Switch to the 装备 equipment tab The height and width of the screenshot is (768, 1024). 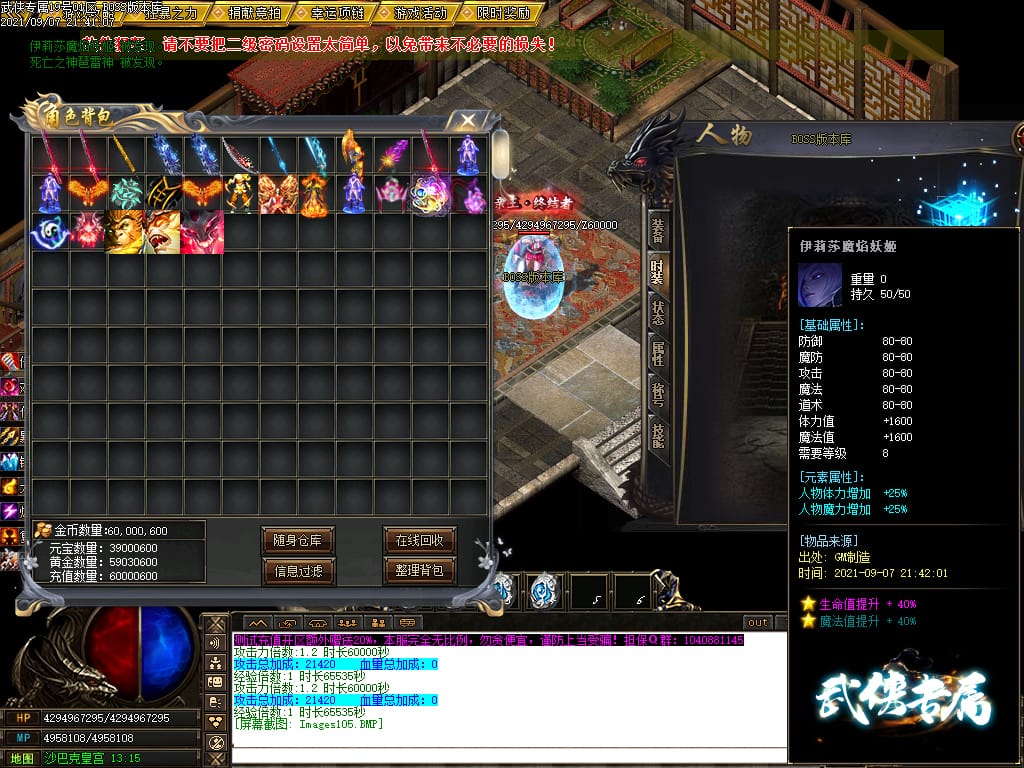(657, 232)
